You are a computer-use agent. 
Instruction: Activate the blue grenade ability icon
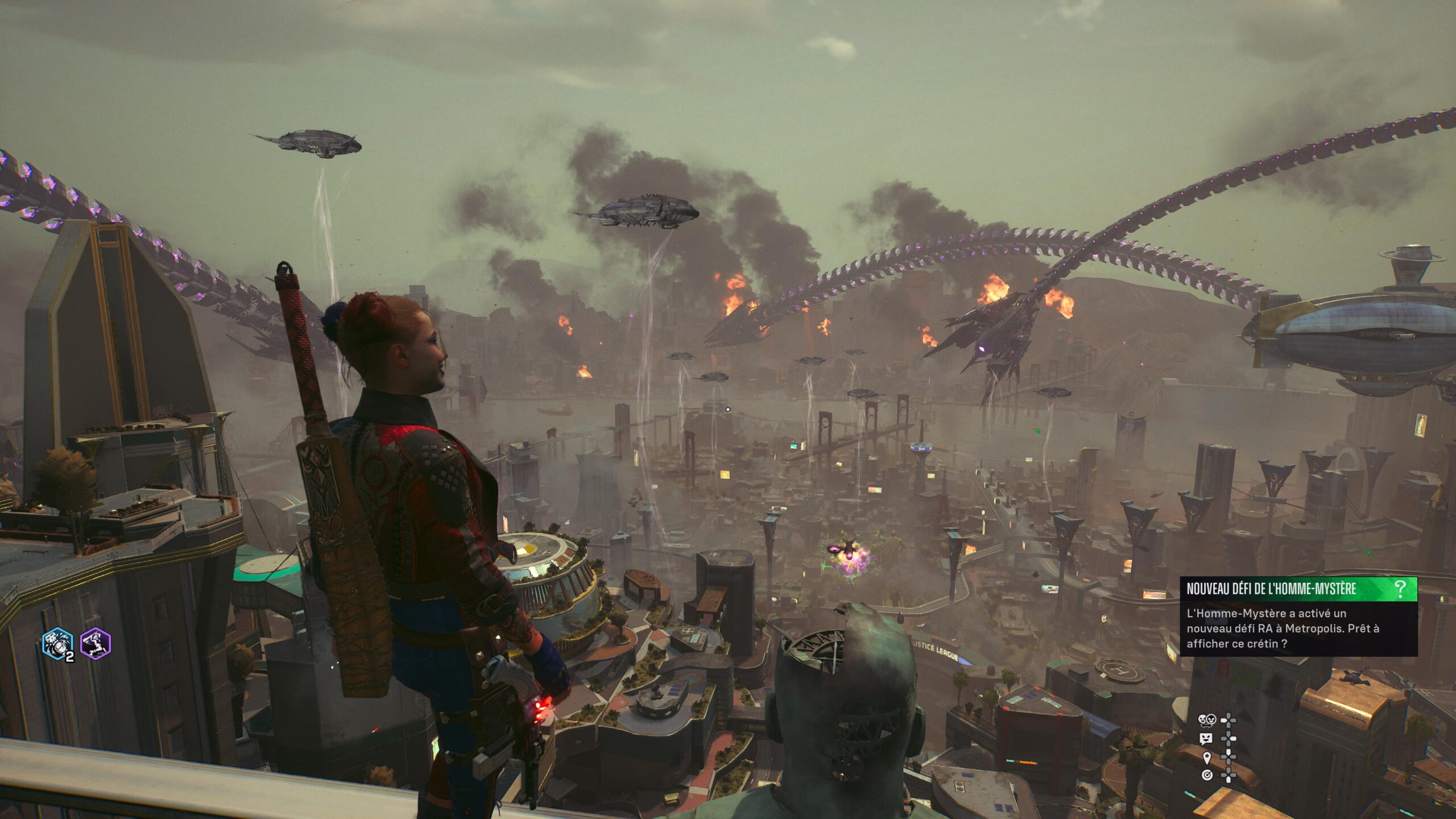point(57,644)
